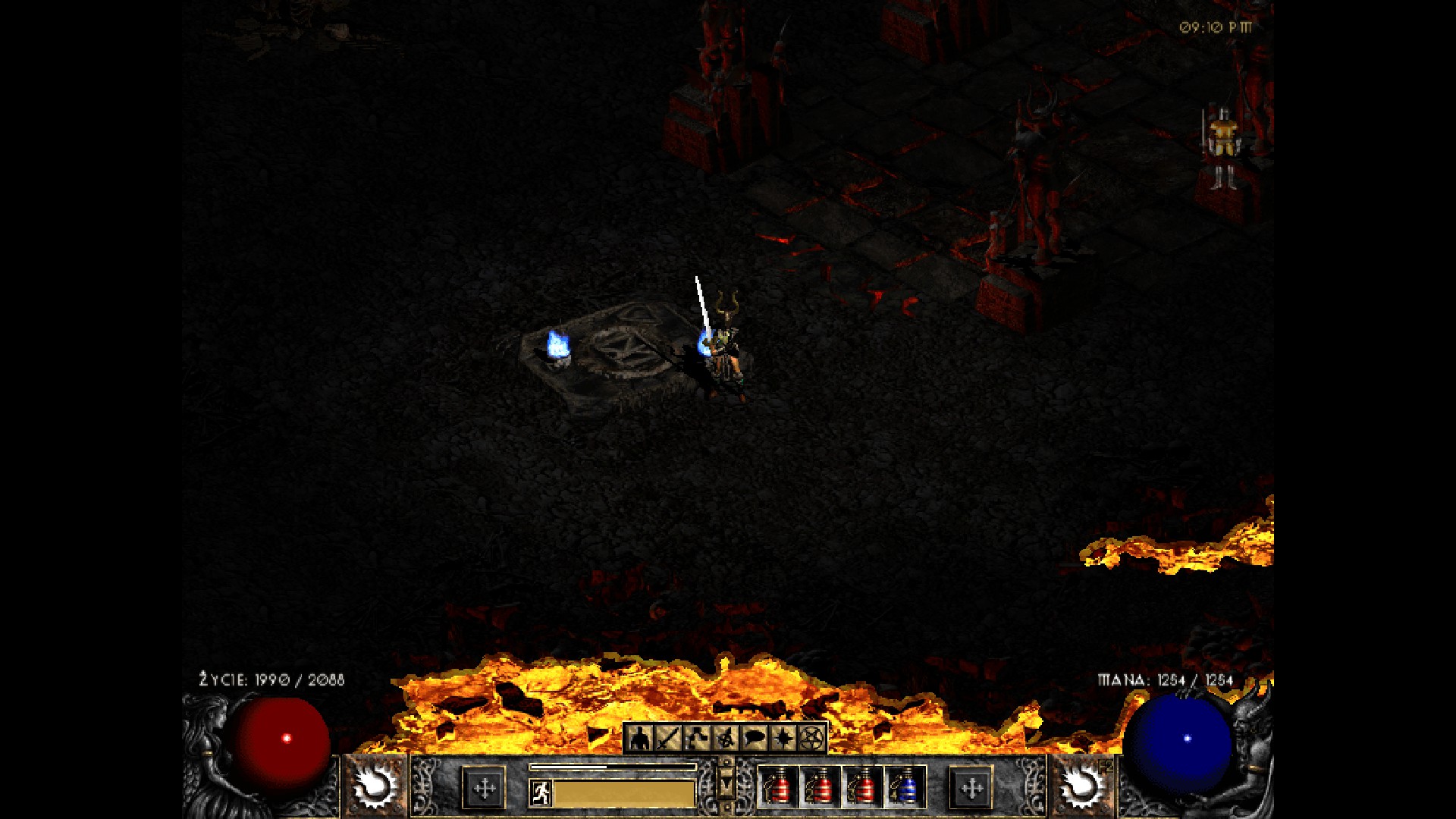Collapse the mini panel with the arrow button
1456x819 pixels.
[x=726, y=784]
